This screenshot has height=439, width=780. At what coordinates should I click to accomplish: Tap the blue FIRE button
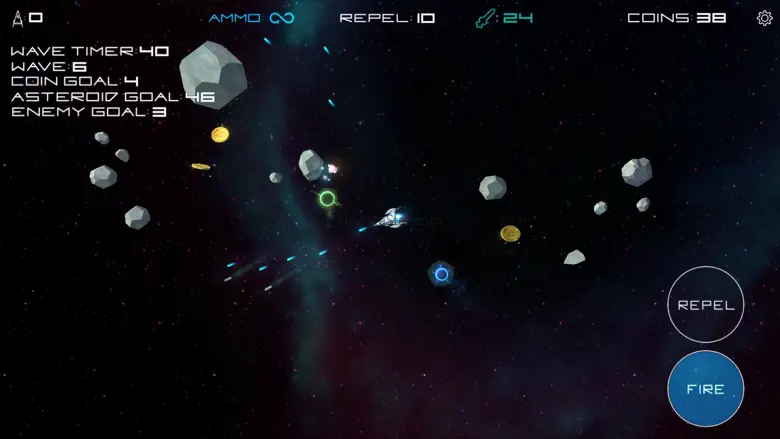click(x=705, y=389)
